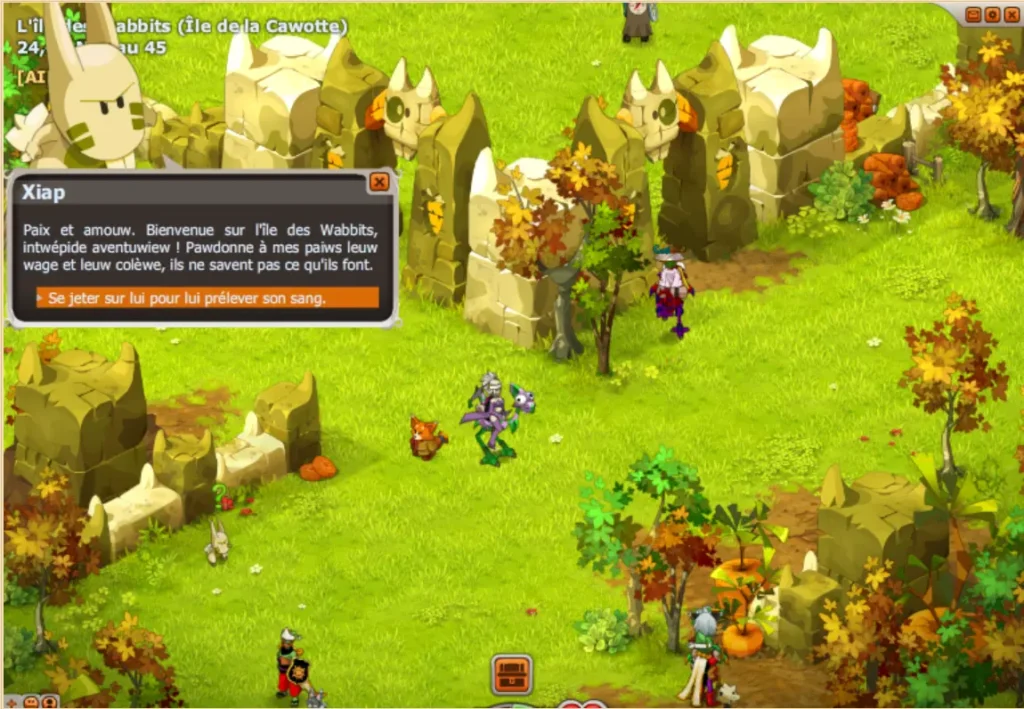Screen dimensions: 1024x709
Task: Open the options gear button
Action: pos(992,14)
